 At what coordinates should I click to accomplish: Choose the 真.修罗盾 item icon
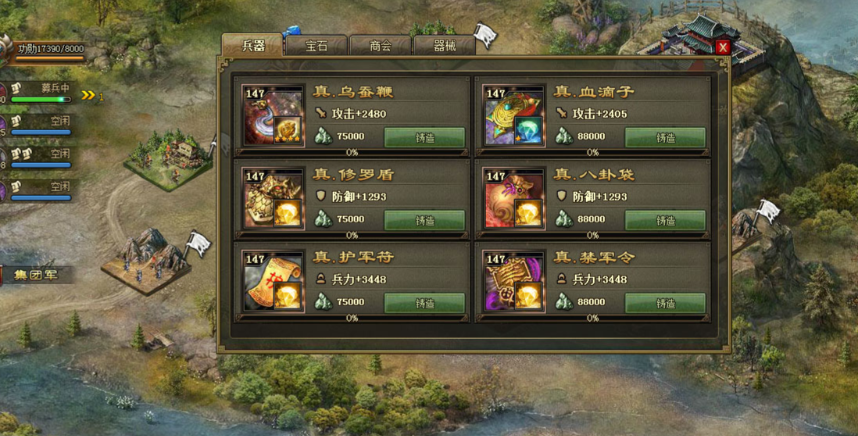pos(274,199)
